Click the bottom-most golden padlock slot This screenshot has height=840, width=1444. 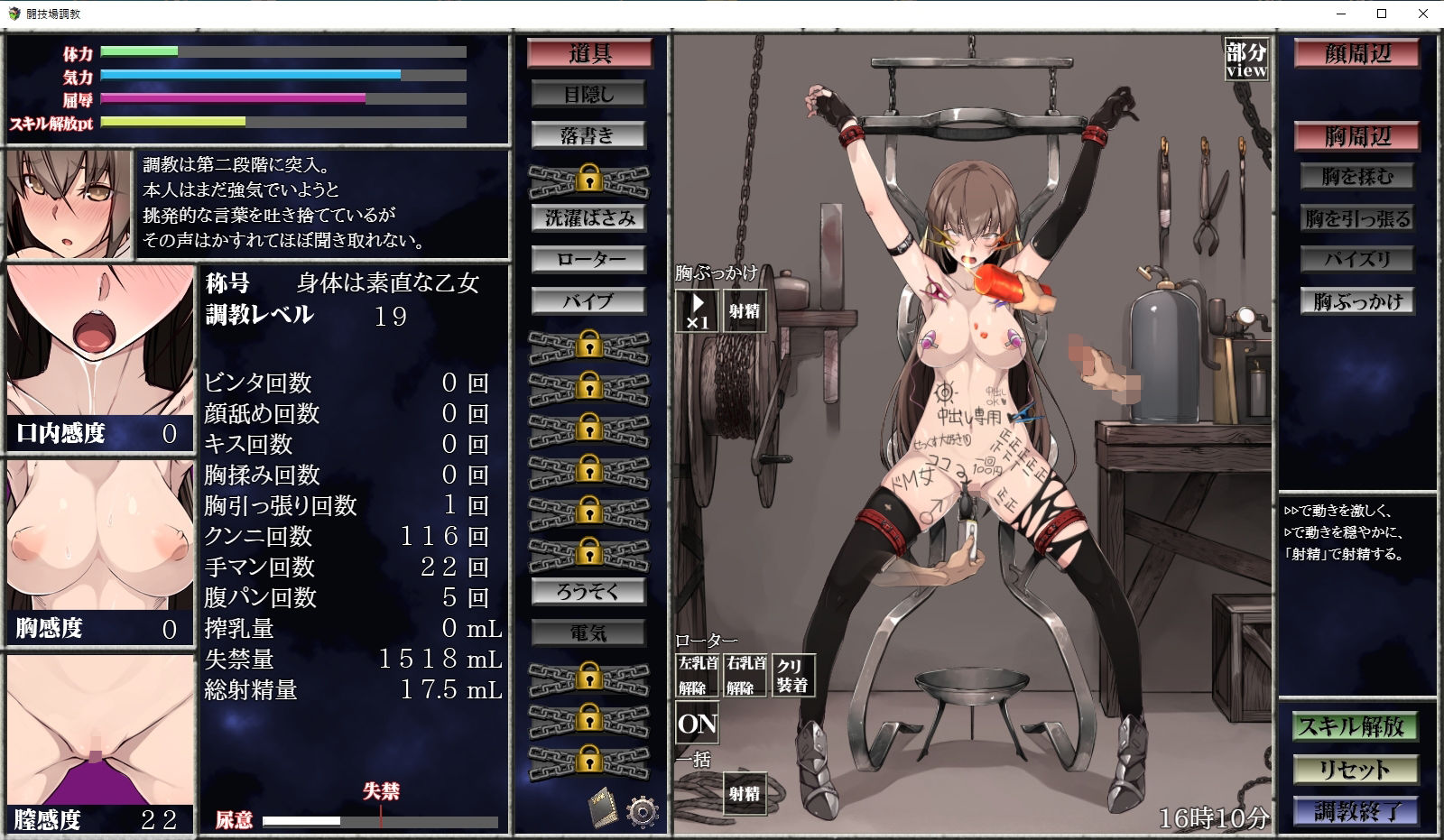point(589,760)
